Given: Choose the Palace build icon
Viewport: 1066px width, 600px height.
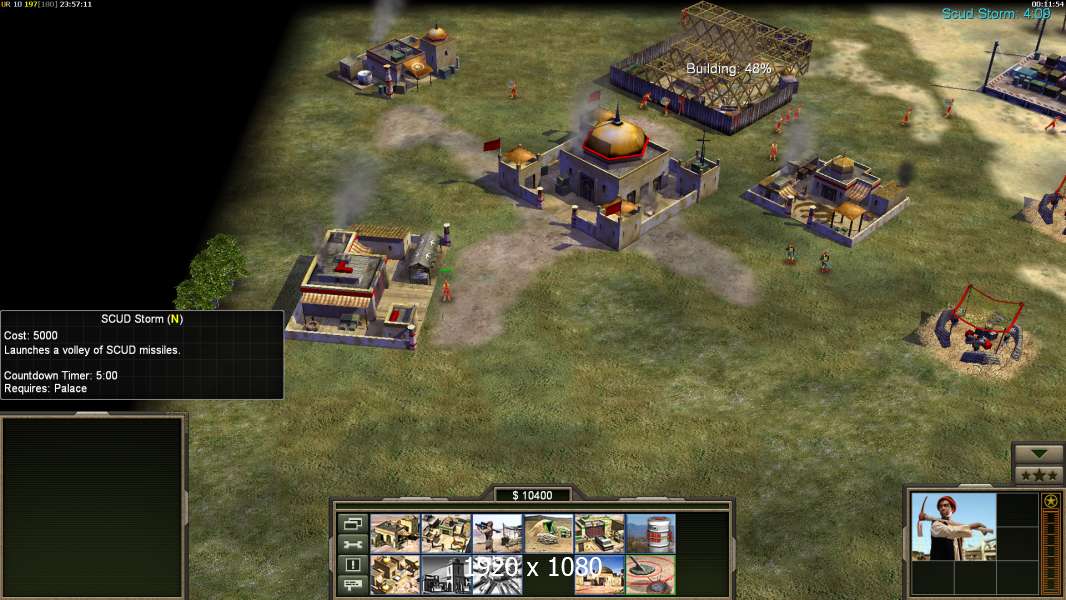Looking at the screenshot, I should coord(599,574).
